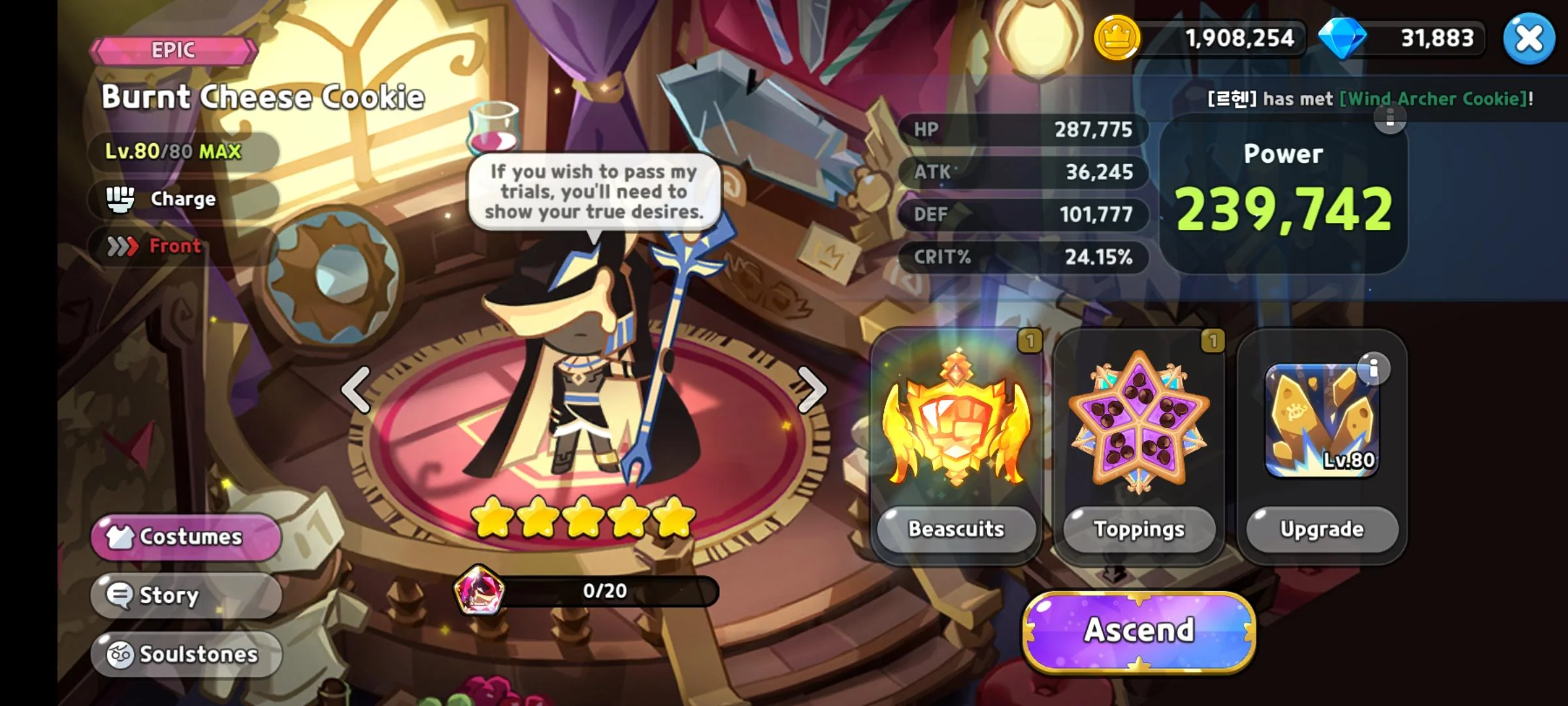1568x706 pixels.
Task: Open the Beascuits equipment panel
Action: (956, 529)
